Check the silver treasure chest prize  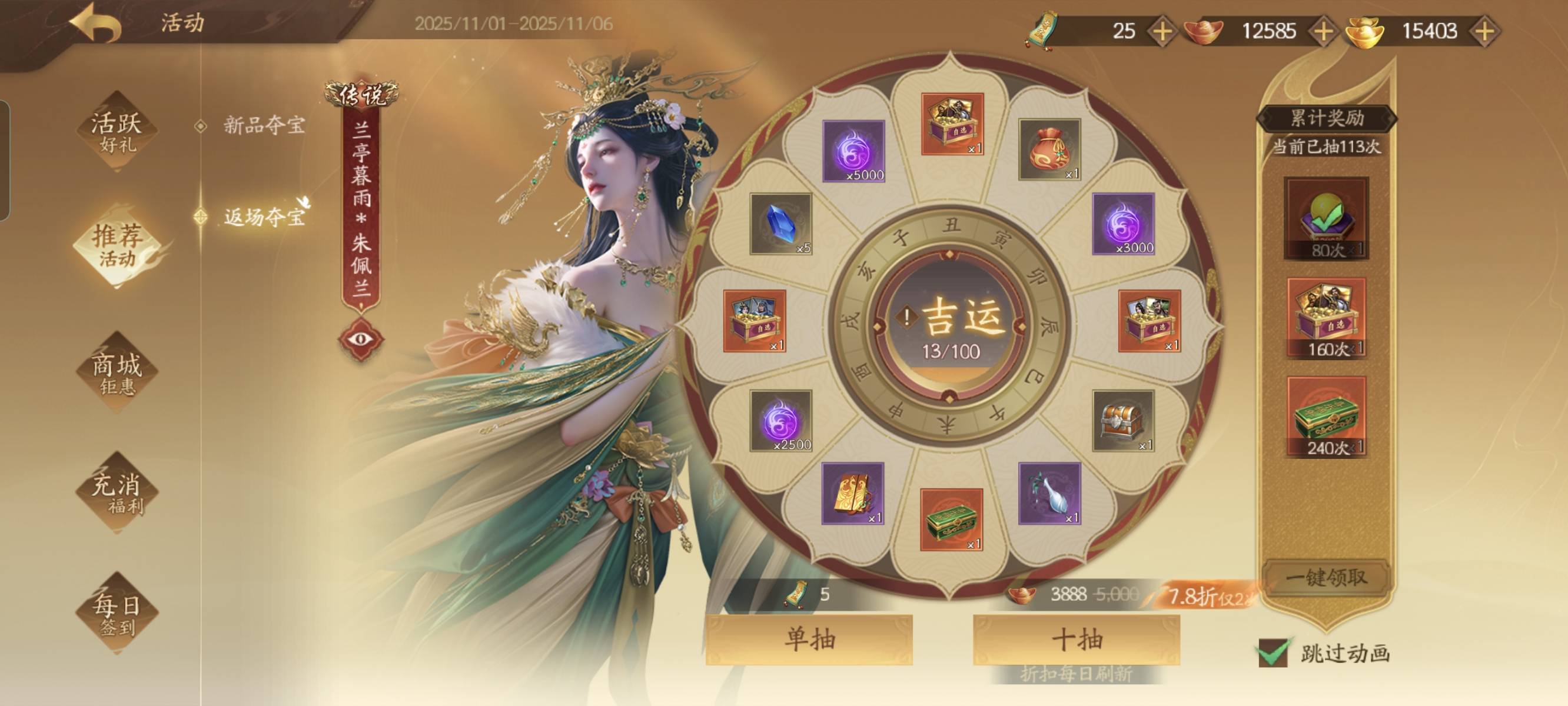pyautogui.click(x=1123, y=421)
